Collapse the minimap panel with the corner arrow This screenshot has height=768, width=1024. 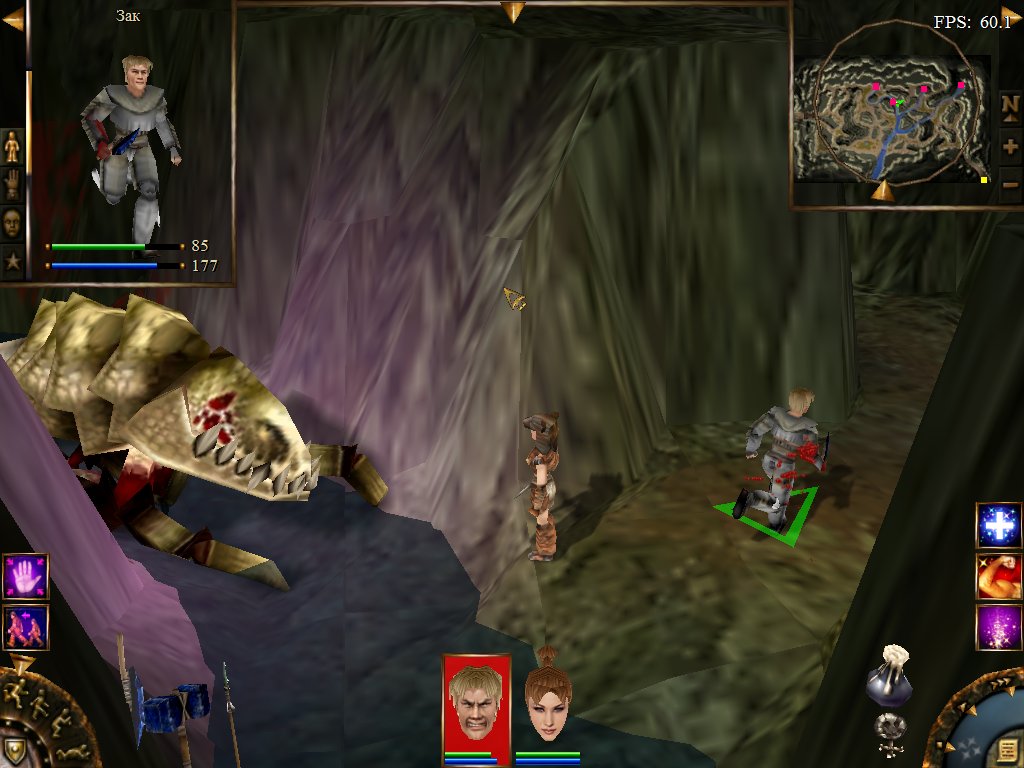pyautogui.click(x=1011, y=14)
